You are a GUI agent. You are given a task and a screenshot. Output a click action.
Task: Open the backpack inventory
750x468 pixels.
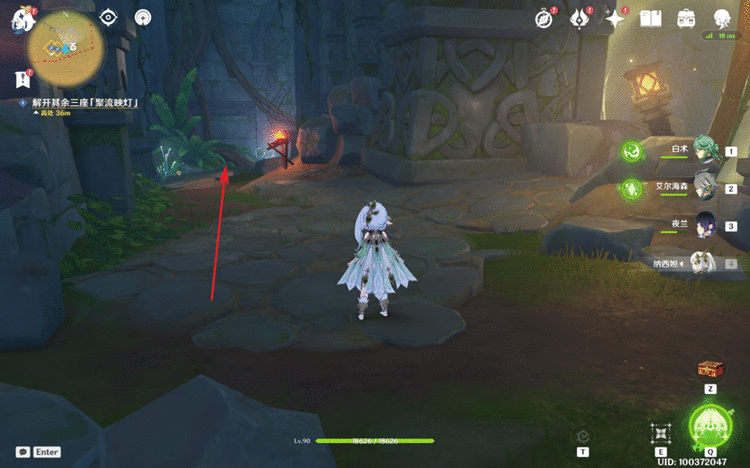click(687, 18)
